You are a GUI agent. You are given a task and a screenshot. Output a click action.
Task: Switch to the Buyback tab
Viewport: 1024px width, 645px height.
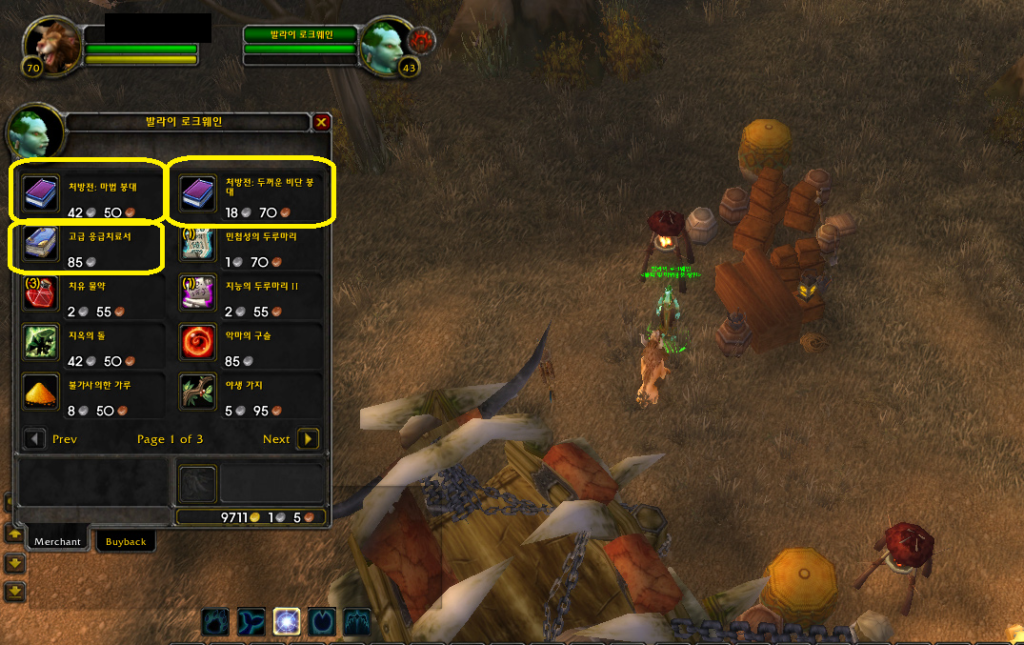tap(126, 541)
